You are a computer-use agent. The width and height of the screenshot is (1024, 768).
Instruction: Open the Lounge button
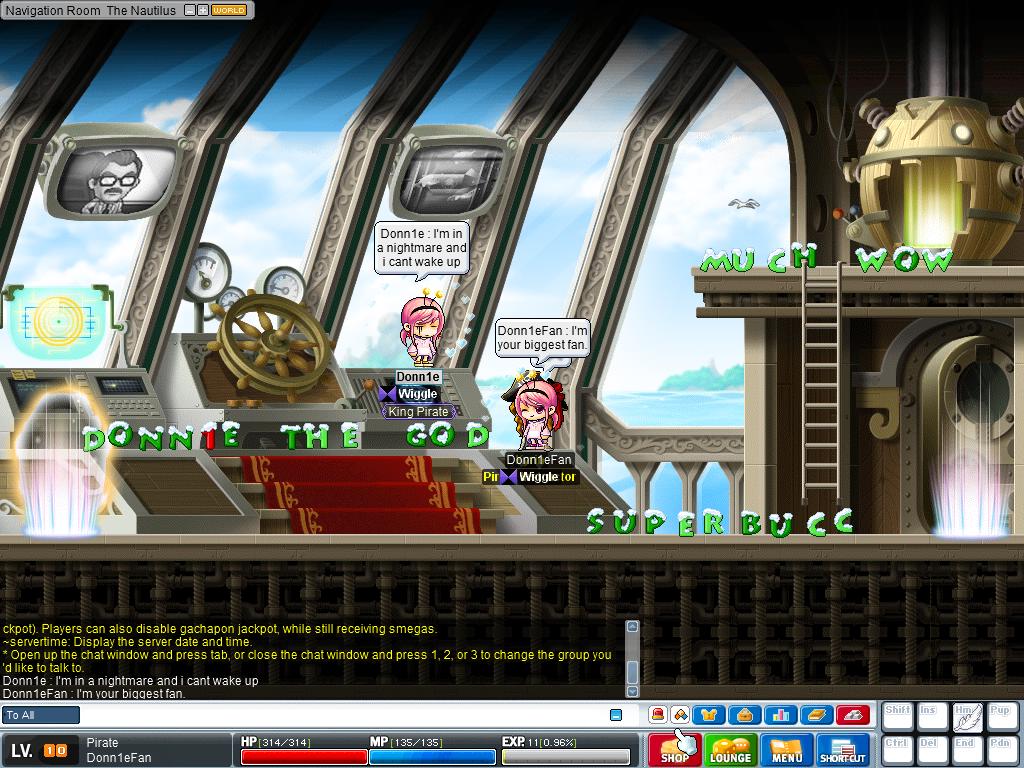(730, 750)
